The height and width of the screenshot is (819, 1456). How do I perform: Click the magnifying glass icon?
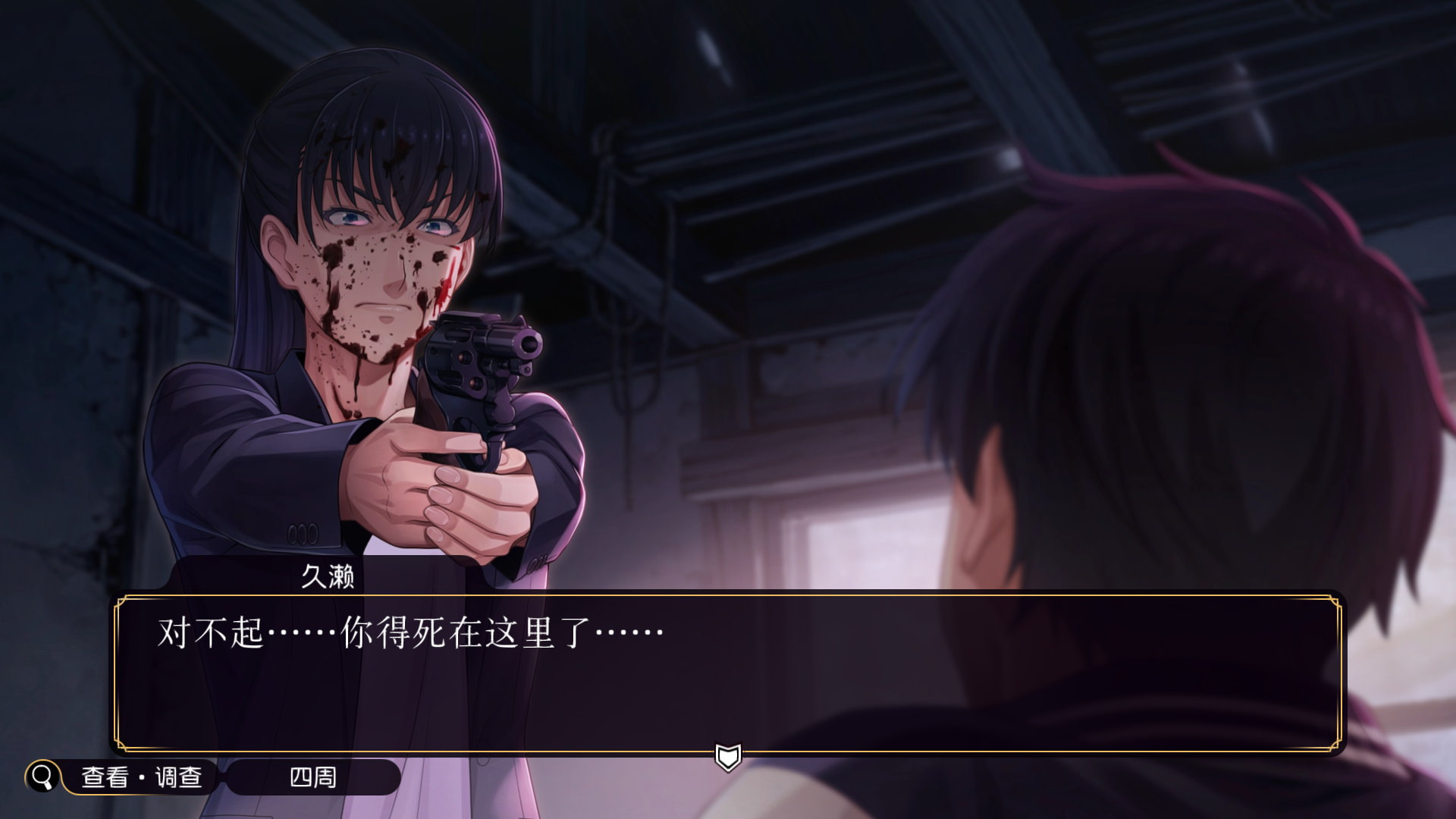click(x=42, y=777)
